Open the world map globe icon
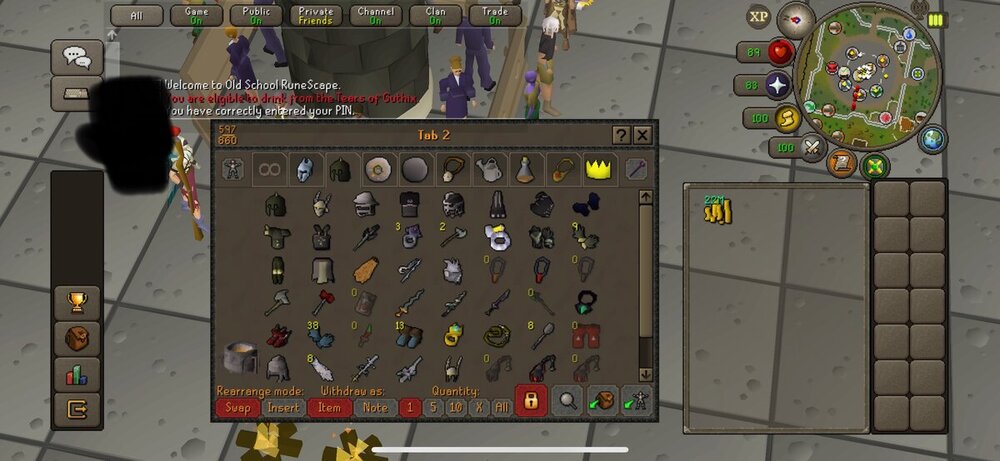The width and height of the screenshot is (1000, 461). point(932,139)
